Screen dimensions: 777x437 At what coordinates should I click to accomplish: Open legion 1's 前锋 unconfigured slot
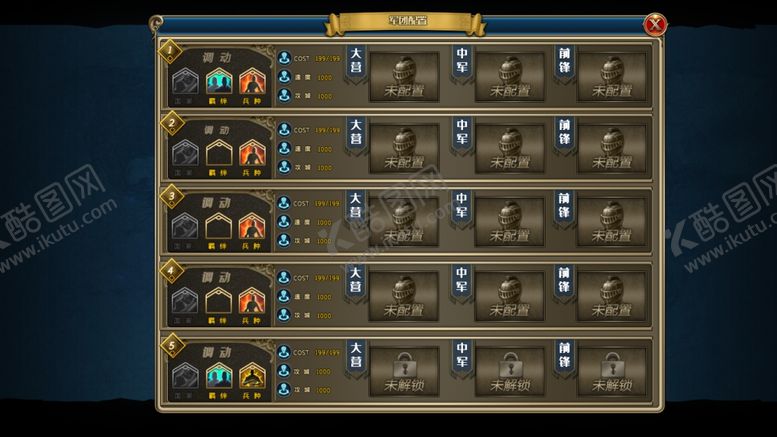click(x=612, y=77)
